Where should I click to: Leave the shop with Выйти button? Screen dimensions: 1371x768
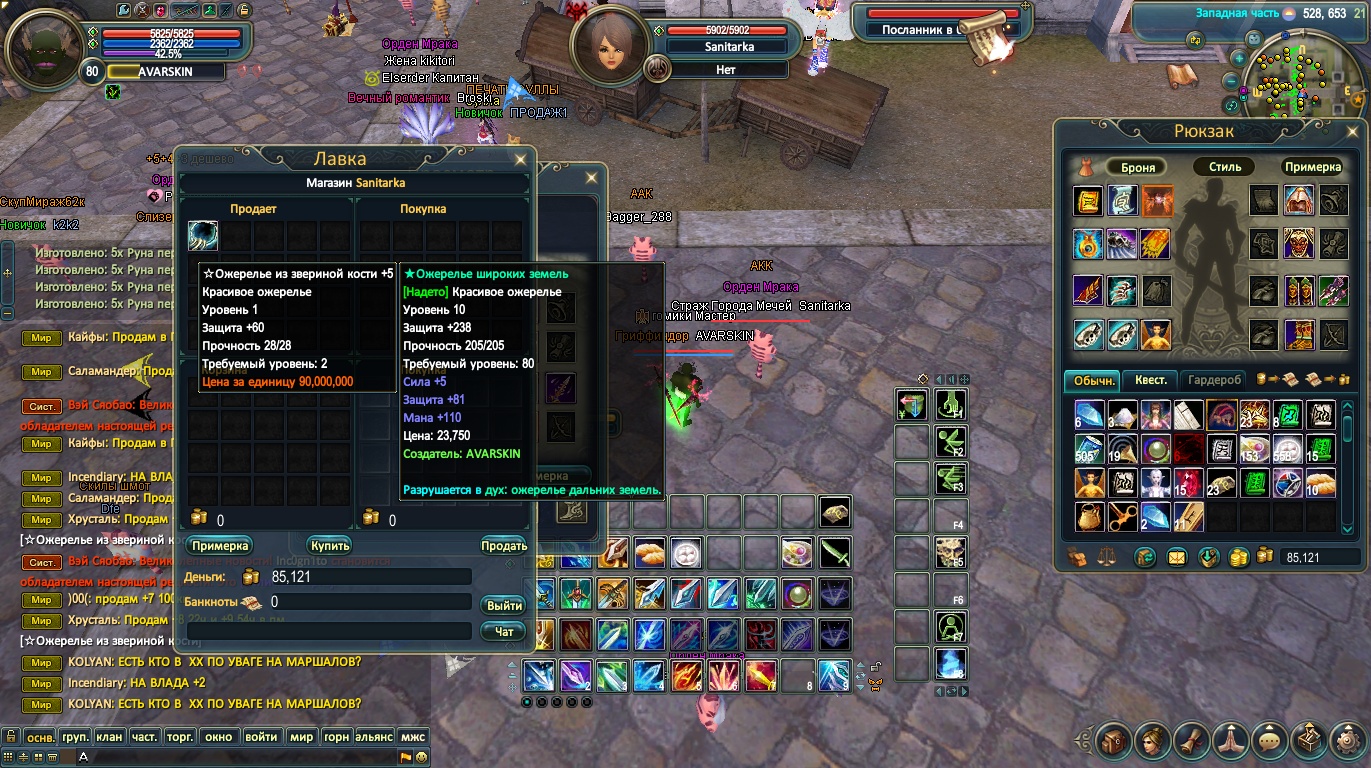(x=503, y=606)
